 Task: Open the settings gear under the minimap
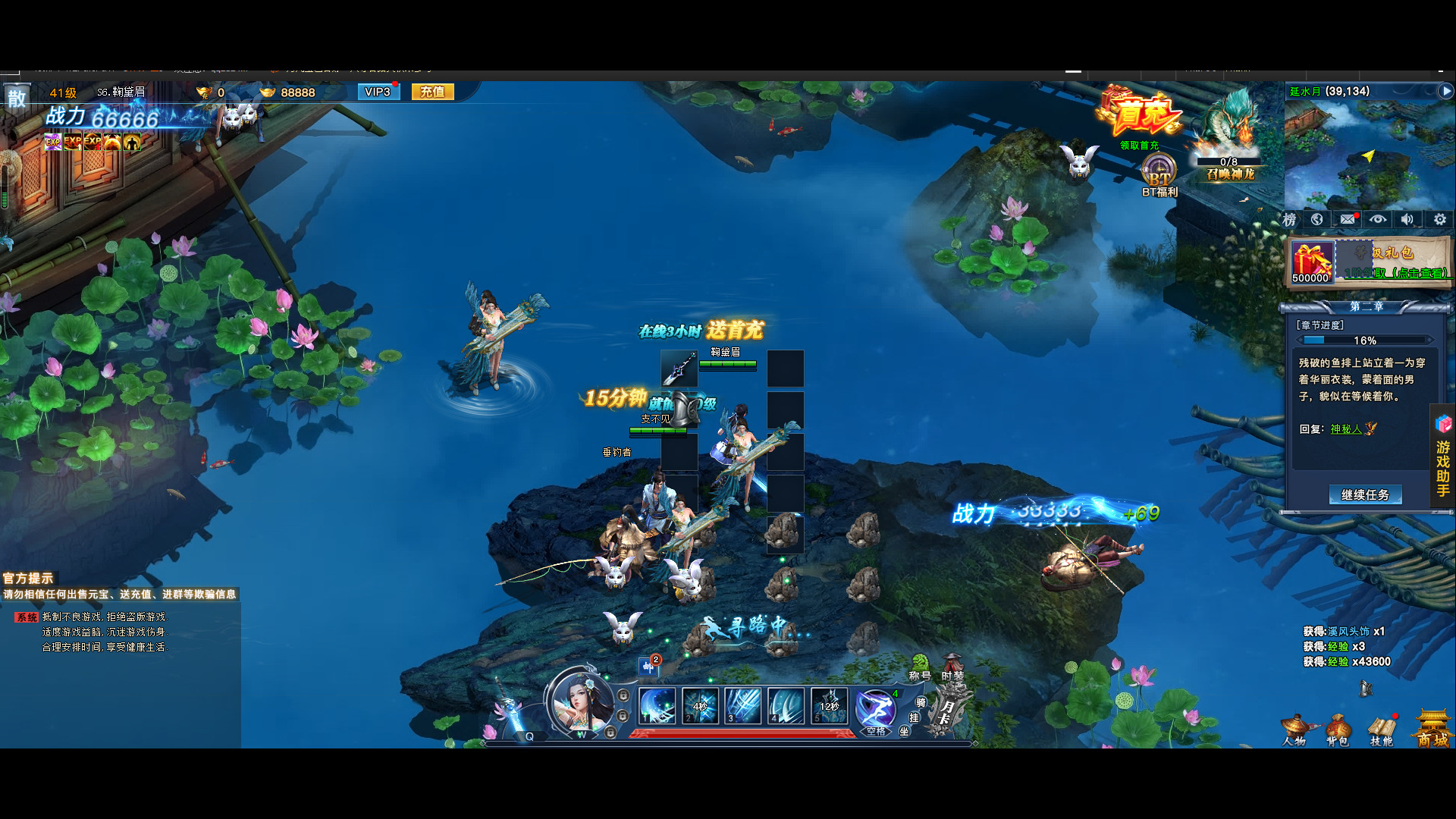(1439, 219)
